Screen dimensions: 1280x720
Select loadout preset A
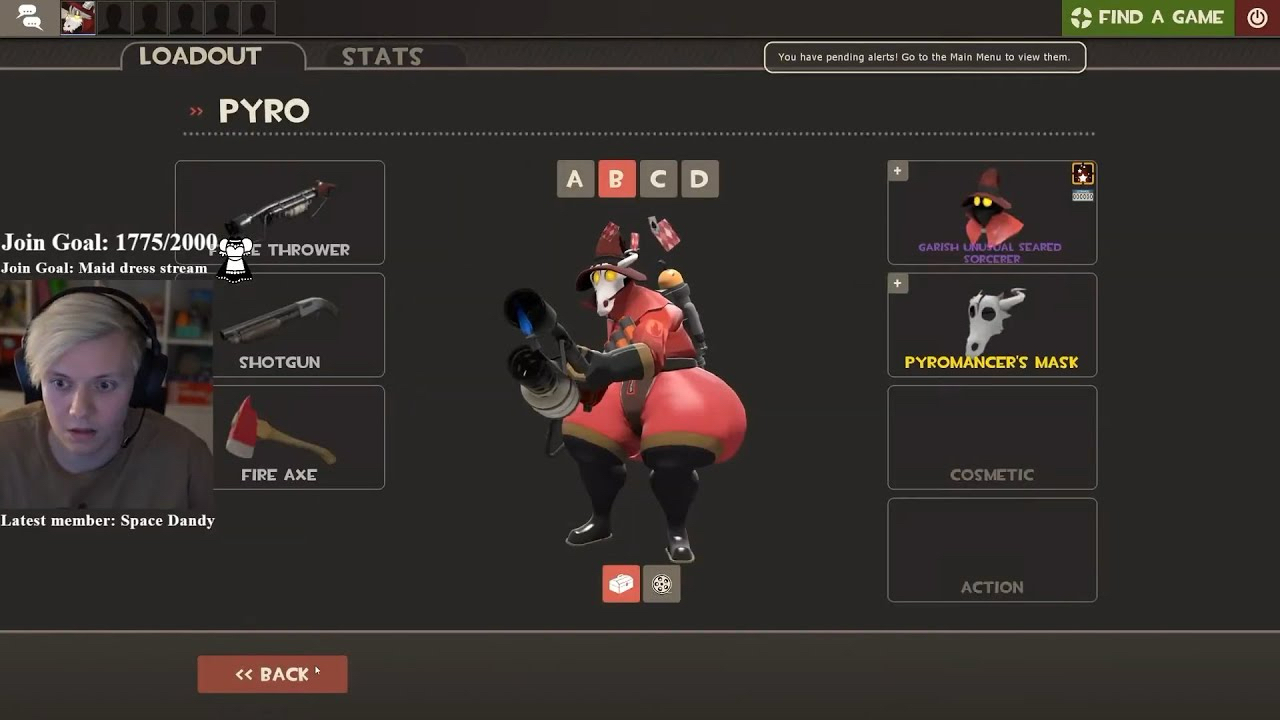tap(574, 179)
